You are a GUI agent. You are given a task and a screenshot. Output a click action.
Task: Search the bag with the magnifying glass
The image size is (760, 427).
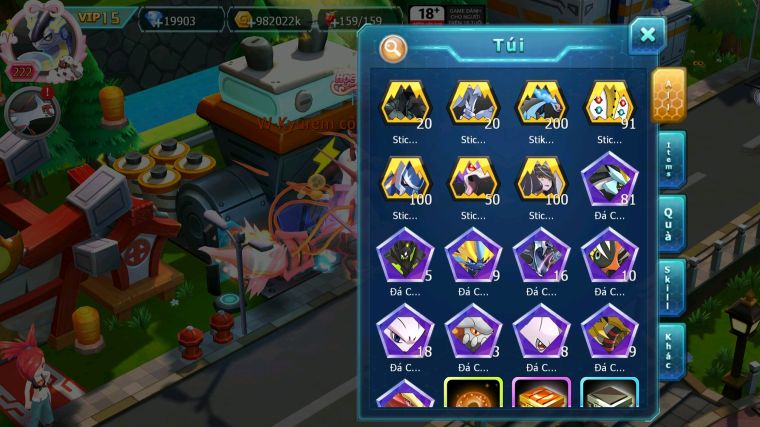(394, 46)
